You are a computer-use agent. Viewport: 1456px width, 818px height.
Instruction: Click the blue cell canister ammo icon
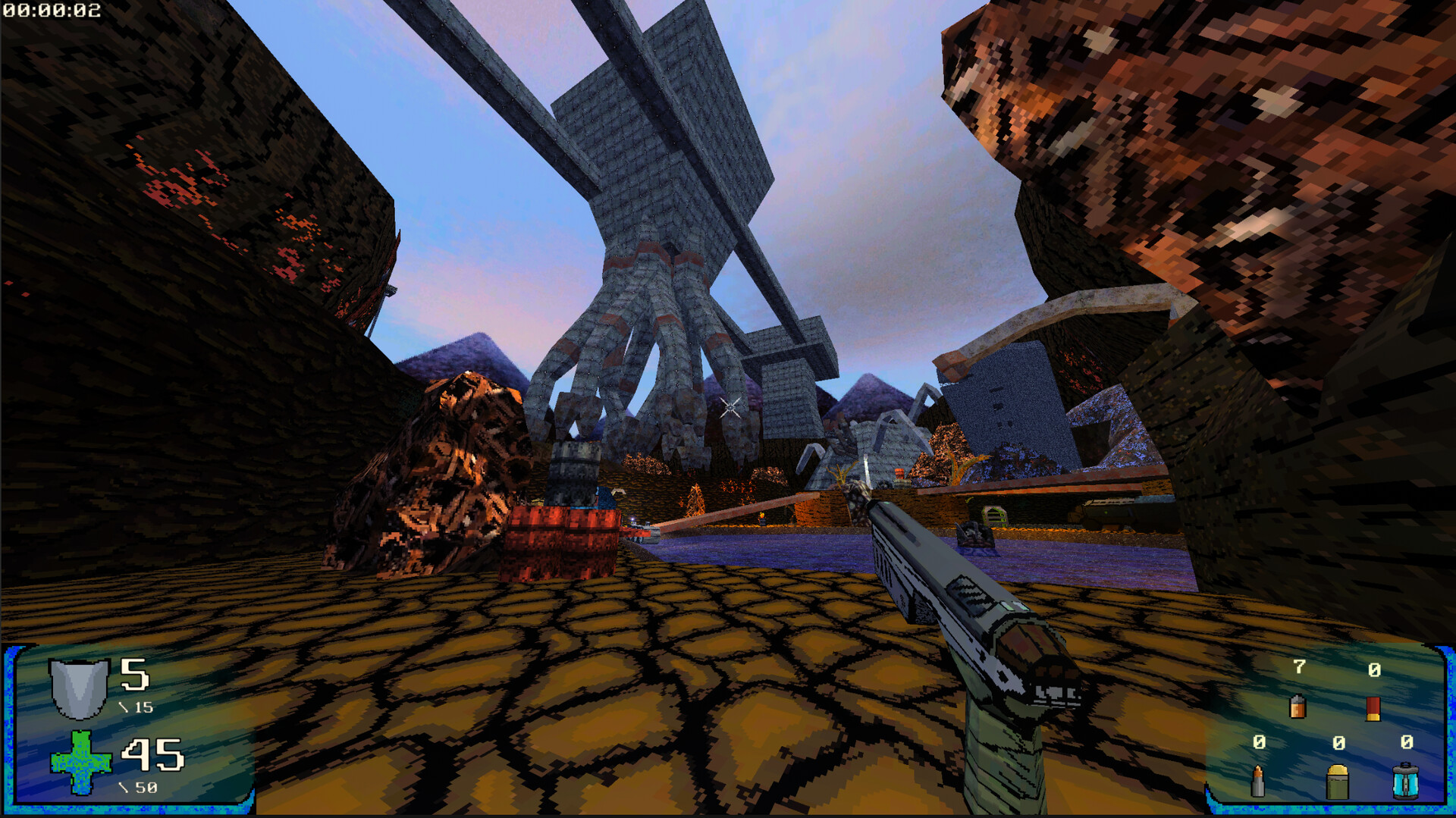[1406, 781]
